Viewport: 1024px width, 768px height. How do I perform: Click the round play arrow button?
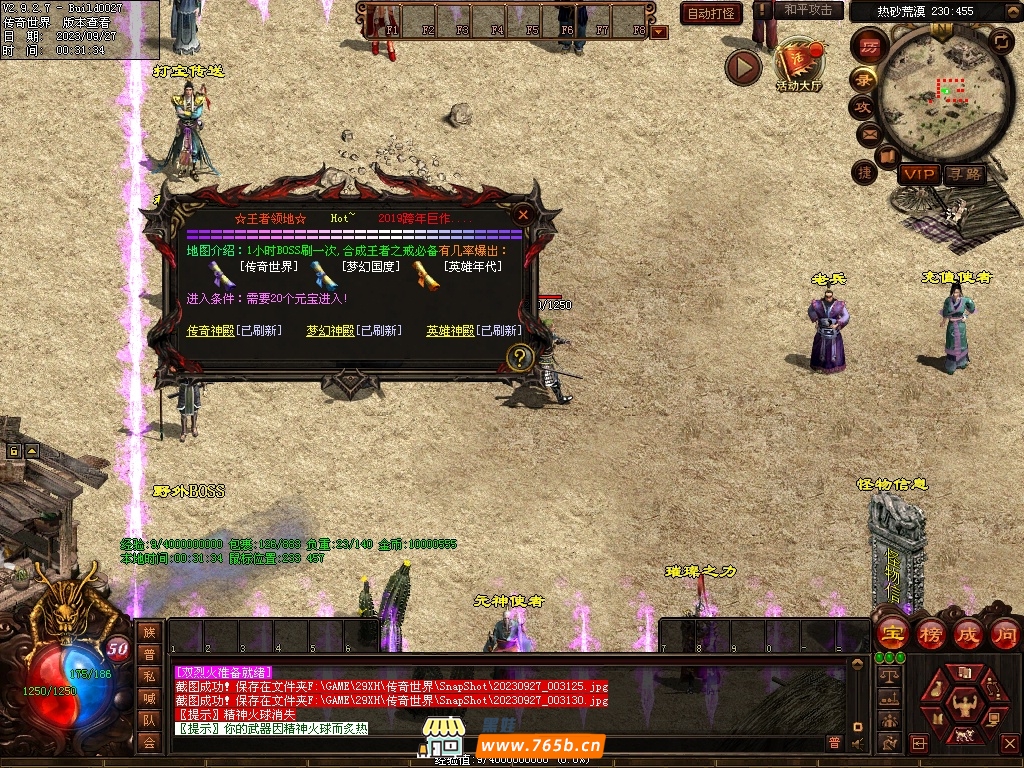tap(743, 67)
